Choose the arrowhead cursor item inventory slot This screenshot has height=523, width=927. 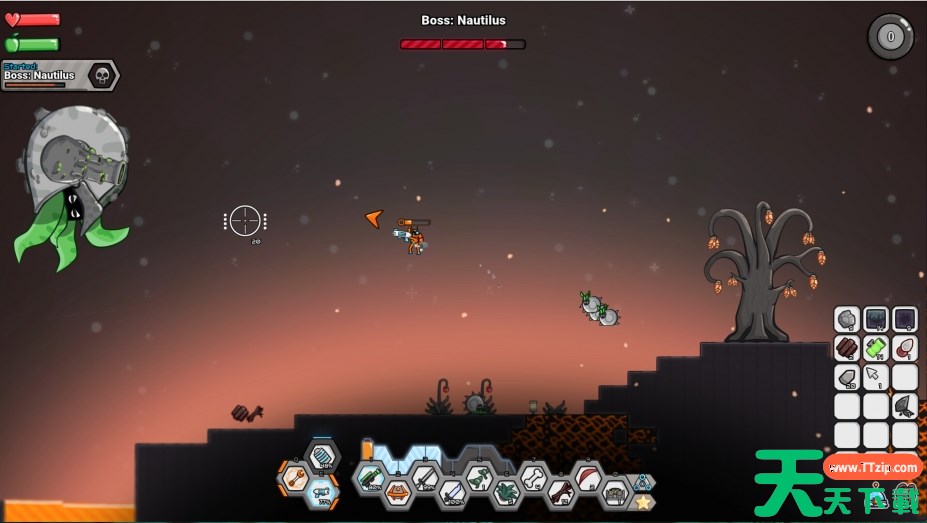(x=876, y=377)
